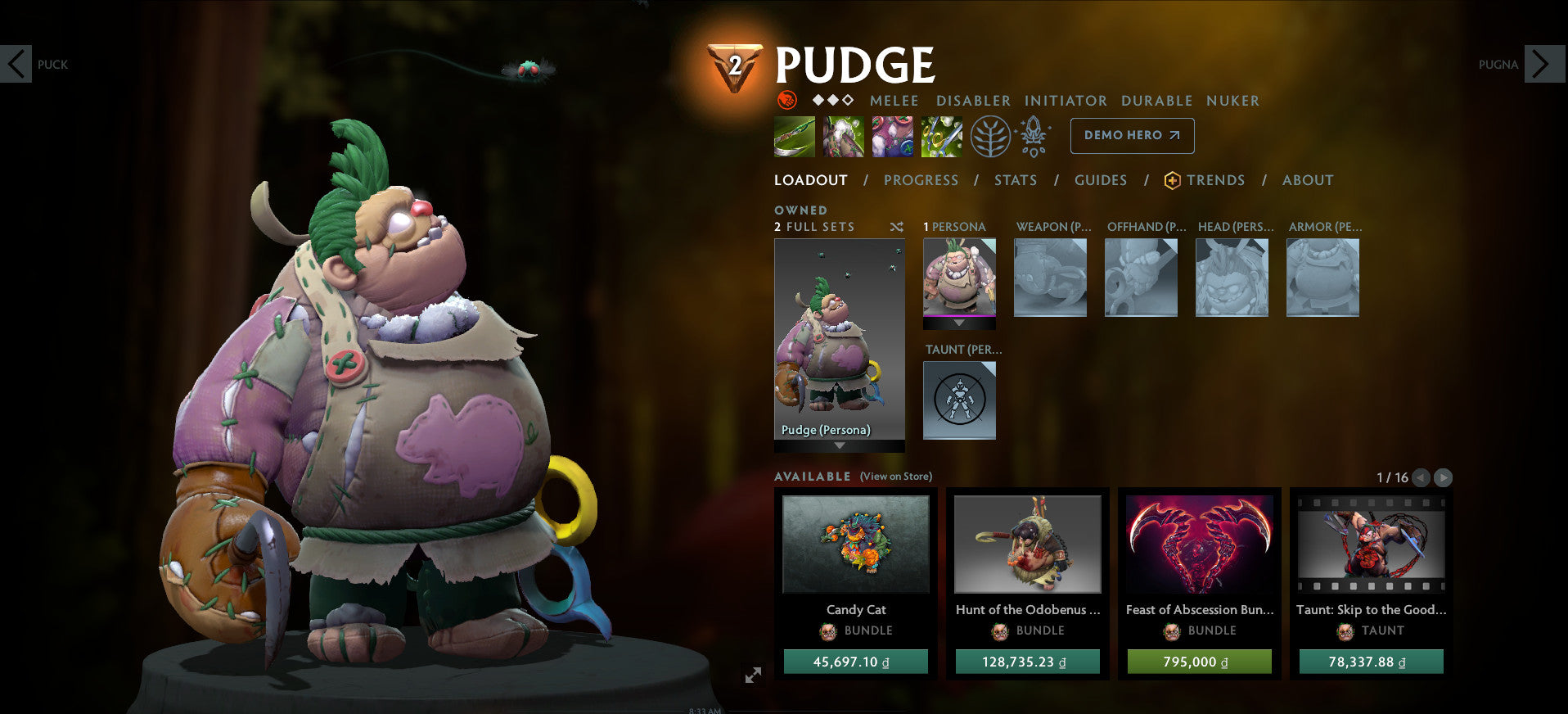Toggle the empty Taunt (Persona) slot
This screenshot has height=714, width=1568.
point(958,400)
